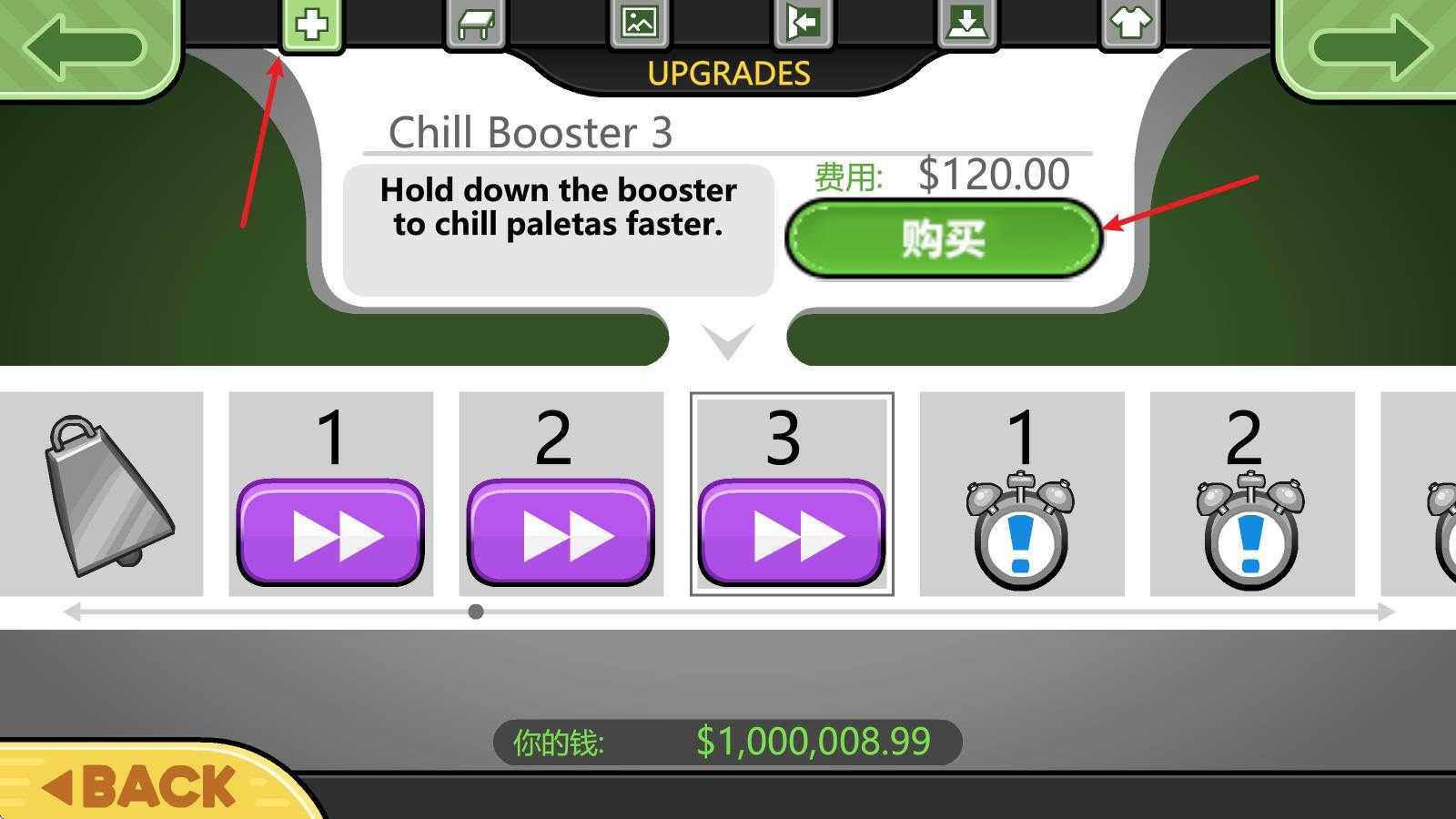Open the Upgrades section via the plus icon
The height and width of the screenshot is (819, 1456).
click(x=313, y=25)
